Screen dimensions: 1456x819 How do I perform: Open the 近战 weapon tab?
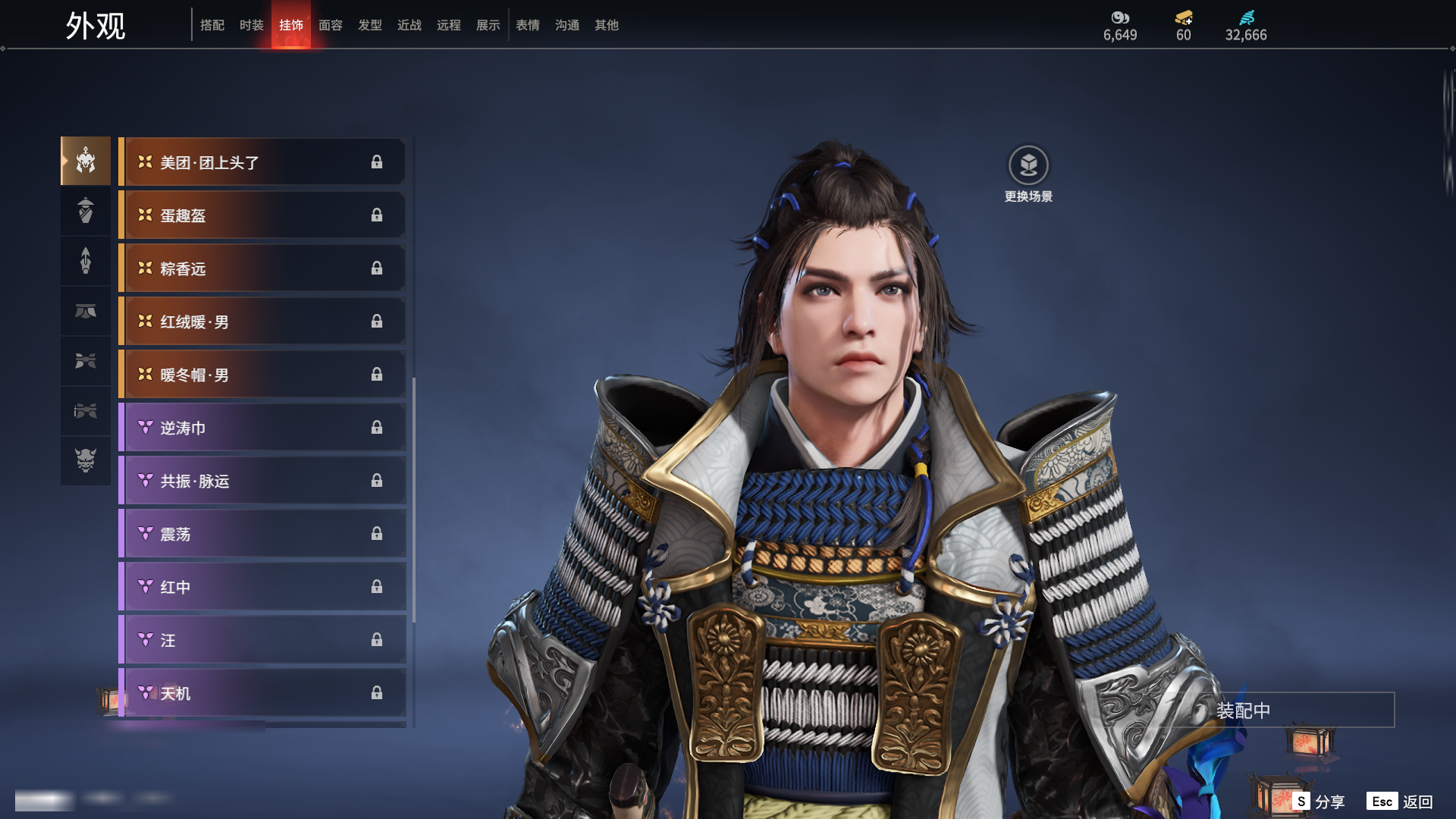click(x=409, y=25)
